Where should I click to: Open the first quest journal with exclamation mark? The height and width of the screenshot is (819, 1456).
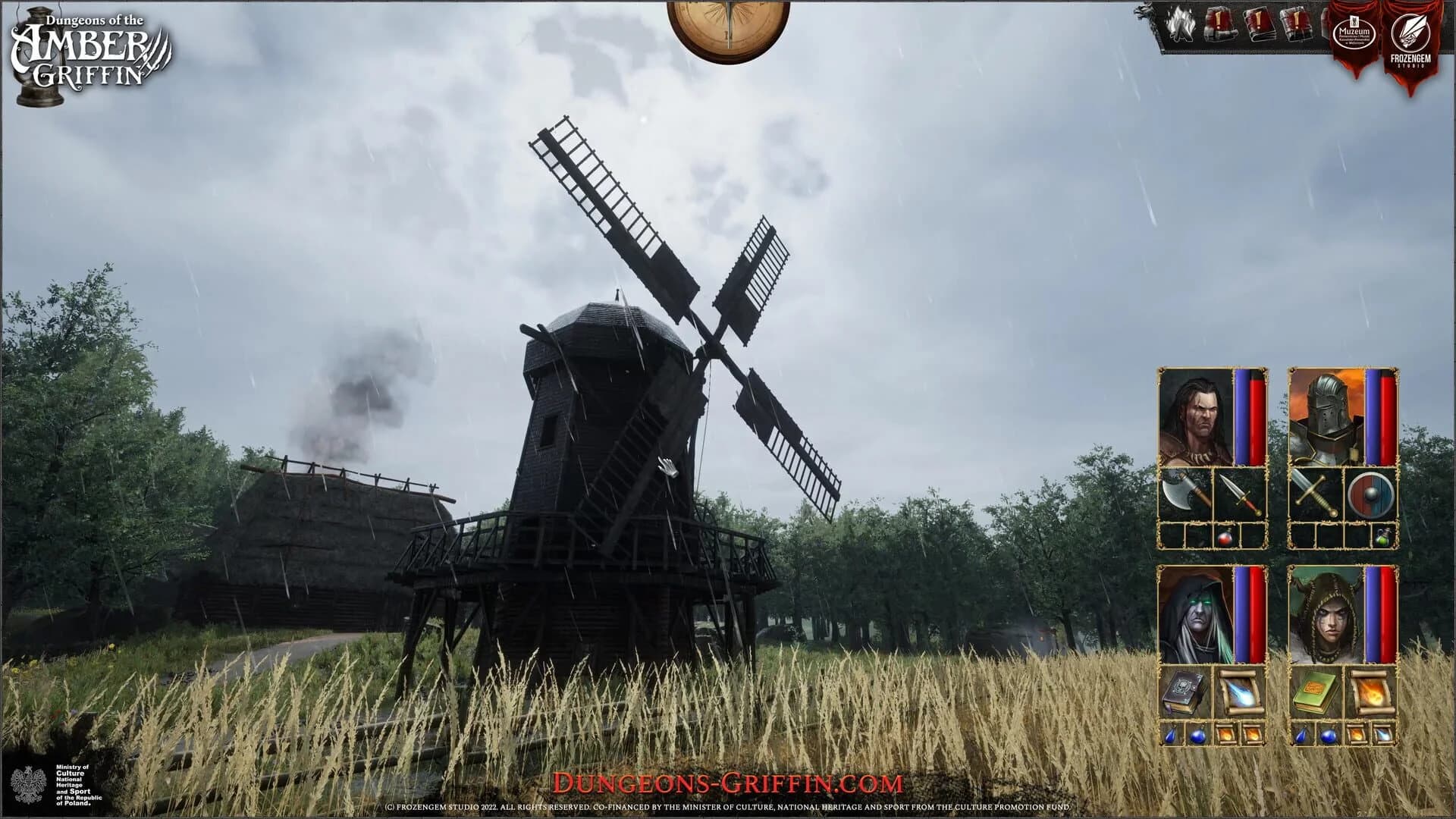pos(1219,24)
